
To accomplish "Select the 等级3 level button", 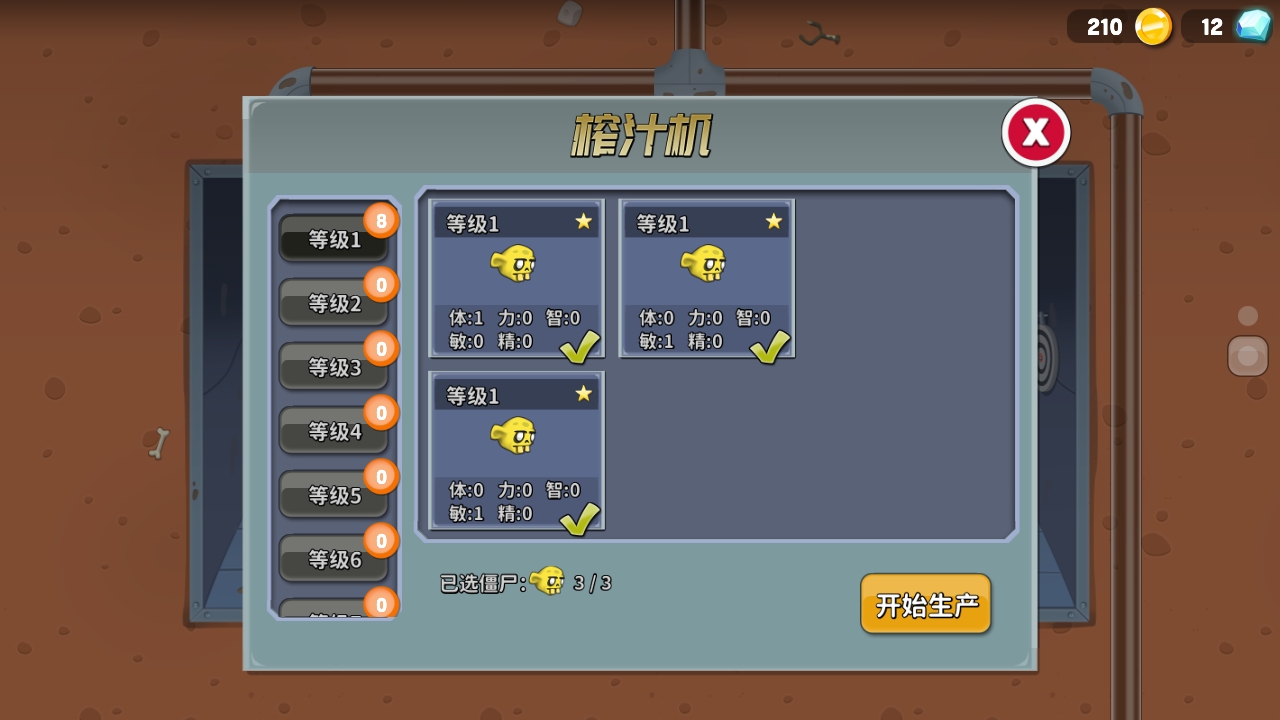I will [x=334, y=367].
